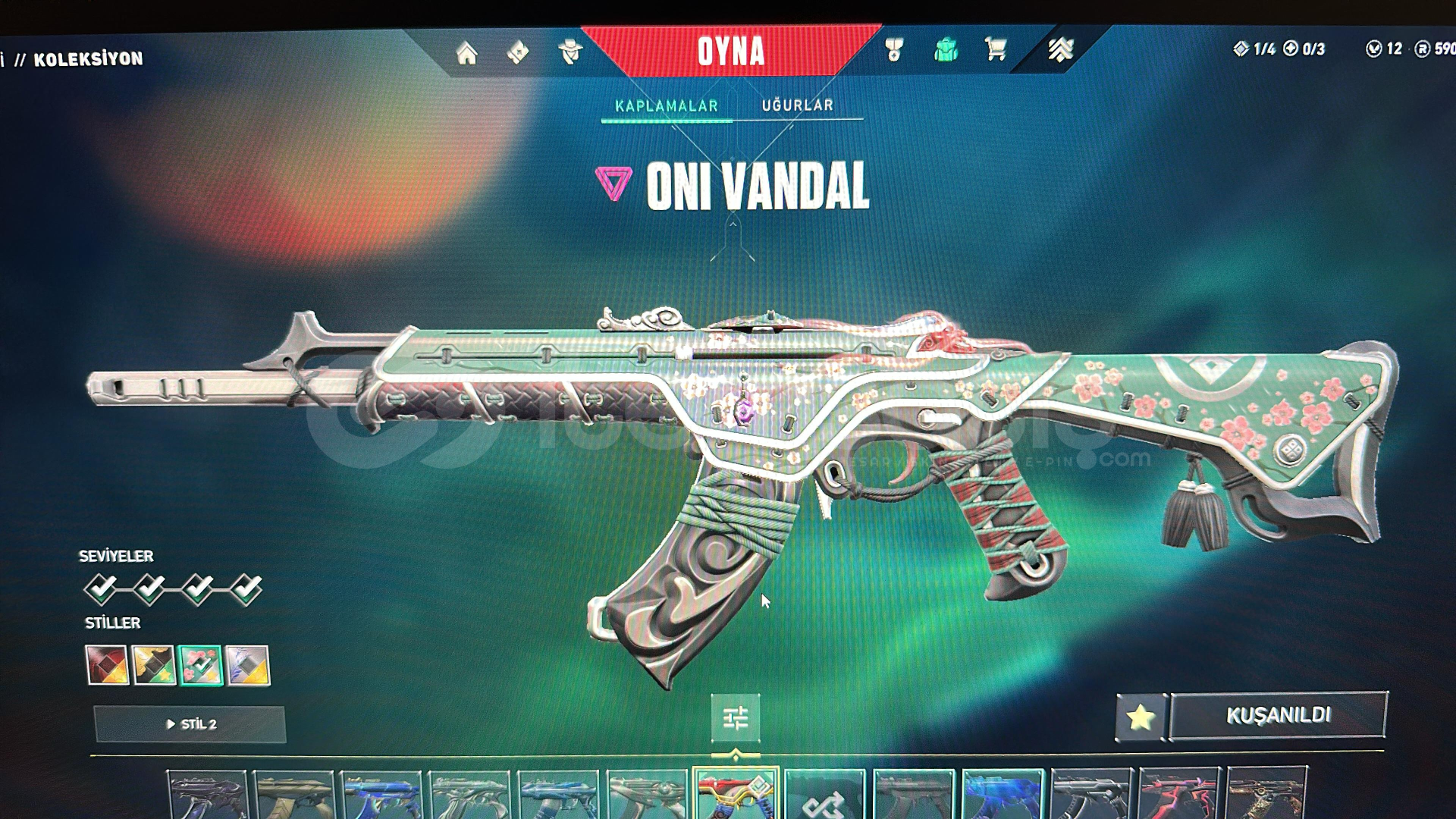The width and height of the screenshot is (1456, 819).
Task: Open the green backpack collection icon
Action: pos(946,51)
